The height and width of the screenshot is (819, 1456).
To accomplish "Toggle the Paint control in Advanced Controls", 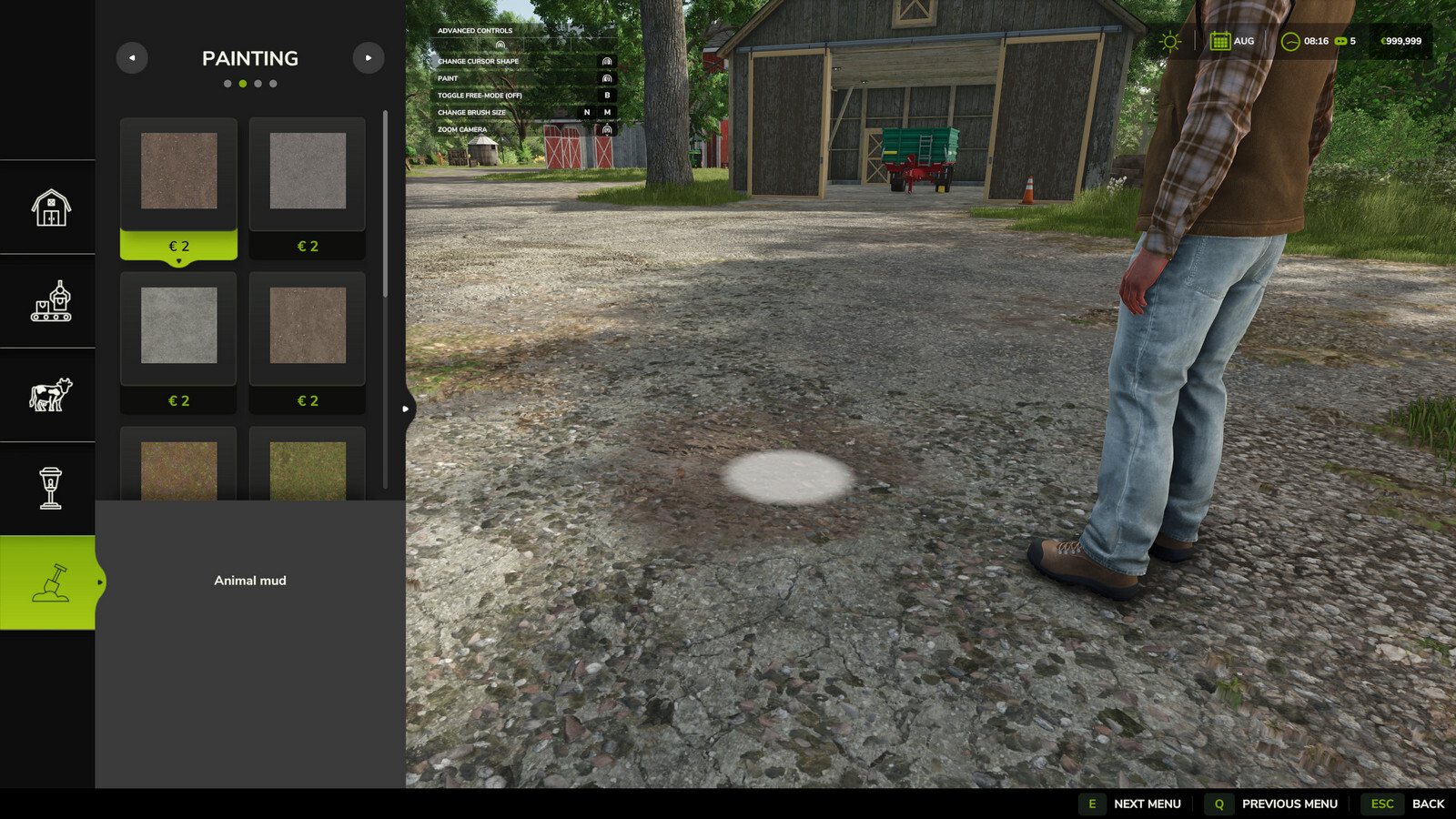I will [x=605, y=77].
